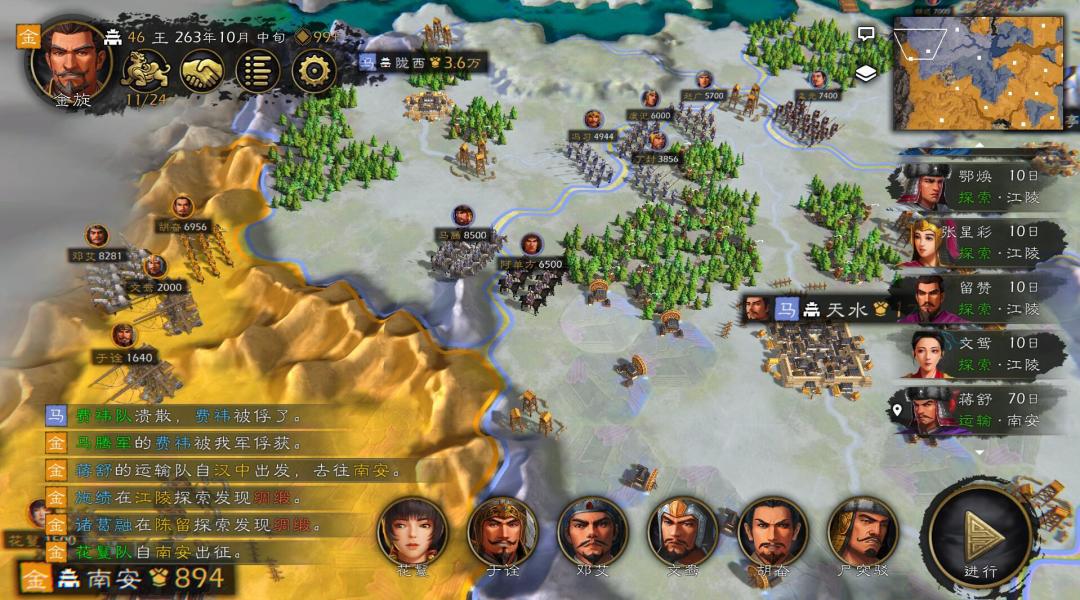Click the 进行 advance turn button
Screen dimensions: 1080x600
[x=980, y=538]
